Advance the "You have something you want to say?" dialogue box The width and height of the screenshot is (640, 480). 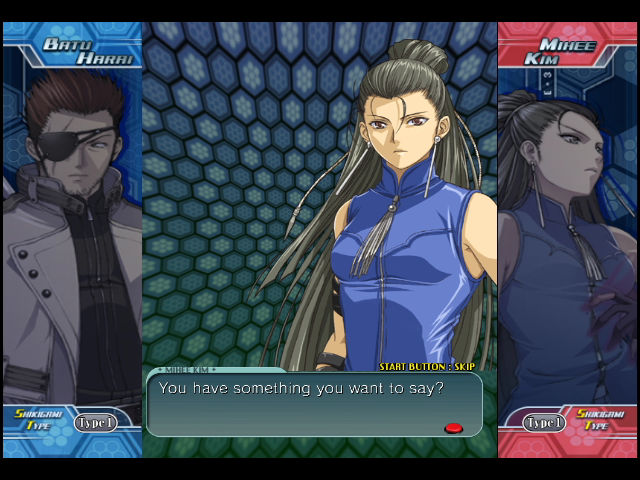pyautogui.click(x=313, y=404)
